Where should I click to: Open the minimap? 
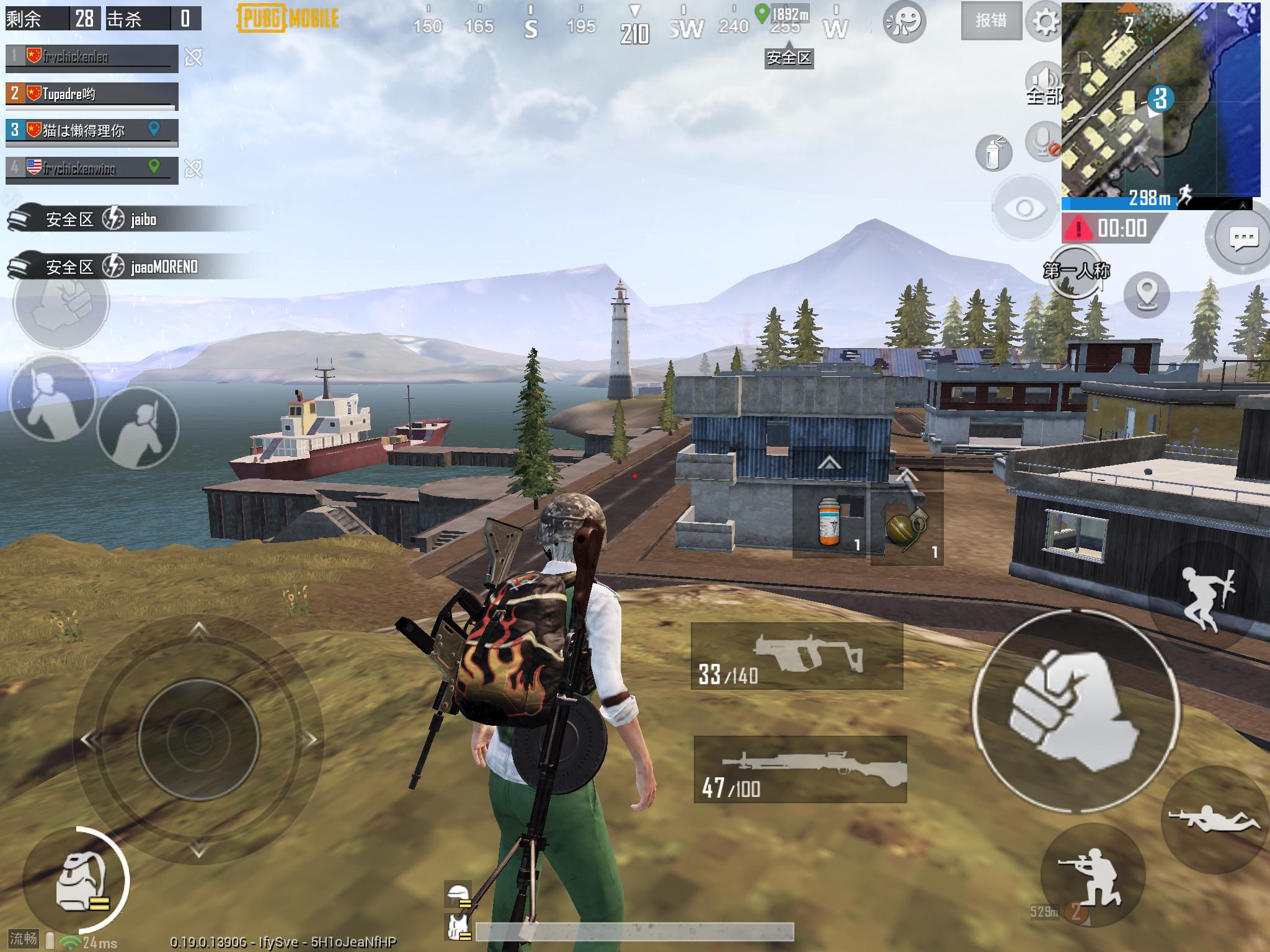click(x=1160, y=99)
